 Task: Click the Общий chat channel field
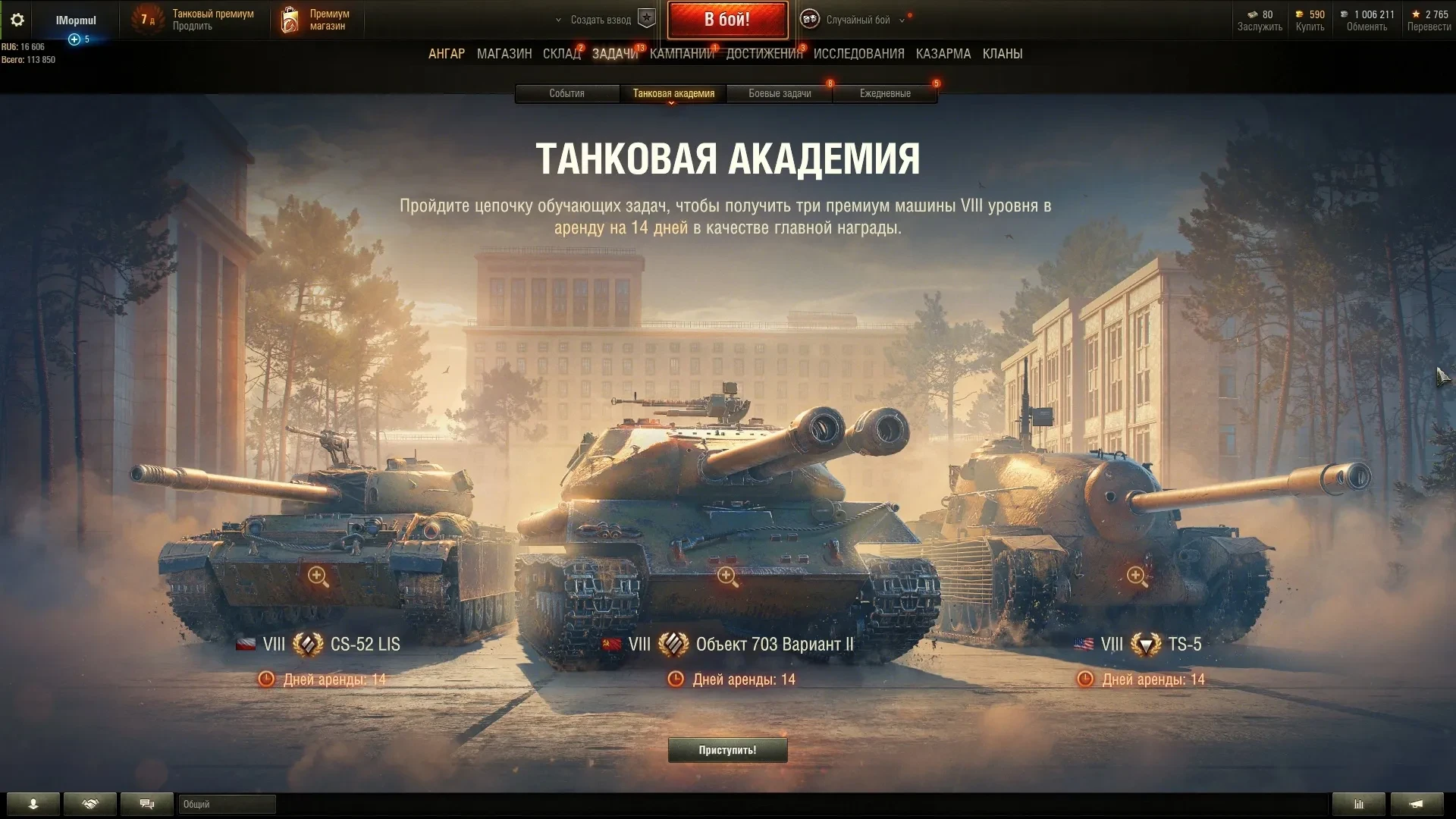[x=227, y=804]
